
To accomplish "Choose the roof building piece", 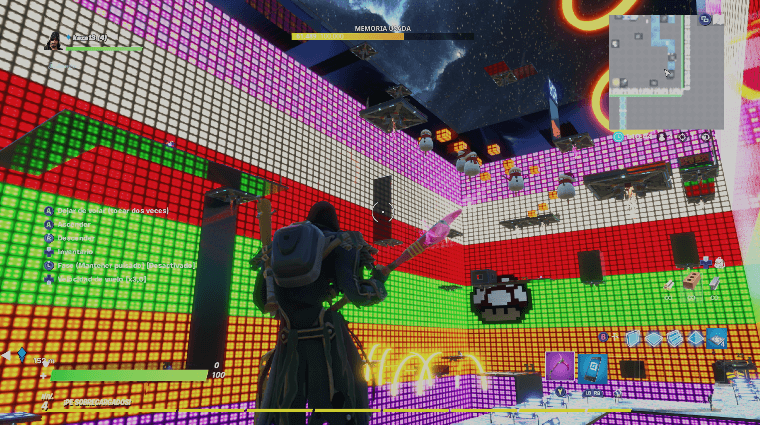I will point(696,339).
